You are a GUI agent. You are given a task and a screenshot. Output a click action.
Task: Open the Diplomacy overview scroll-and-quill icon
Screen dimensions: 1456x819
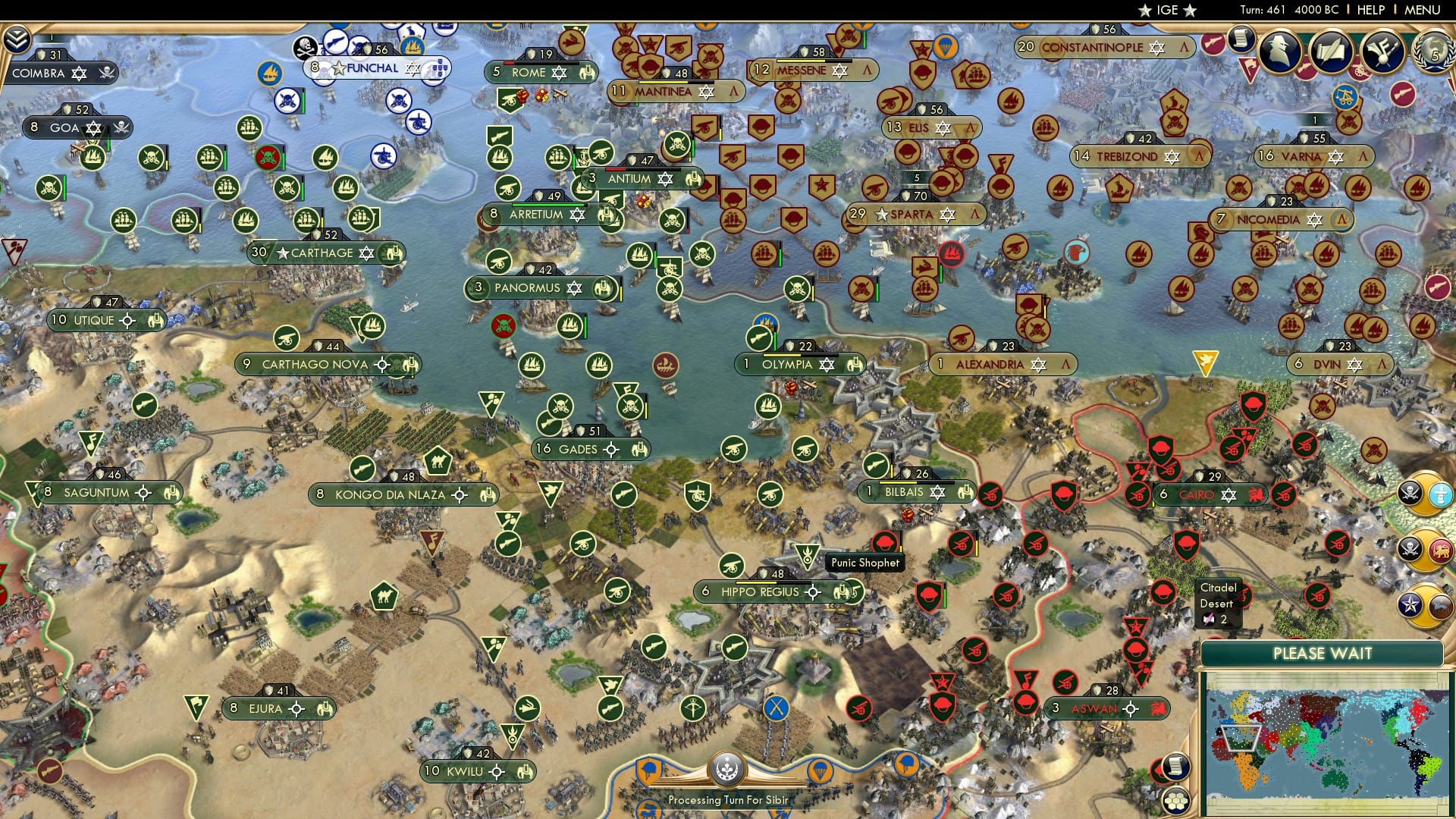pyautogui.click(x=1332, y=49)
